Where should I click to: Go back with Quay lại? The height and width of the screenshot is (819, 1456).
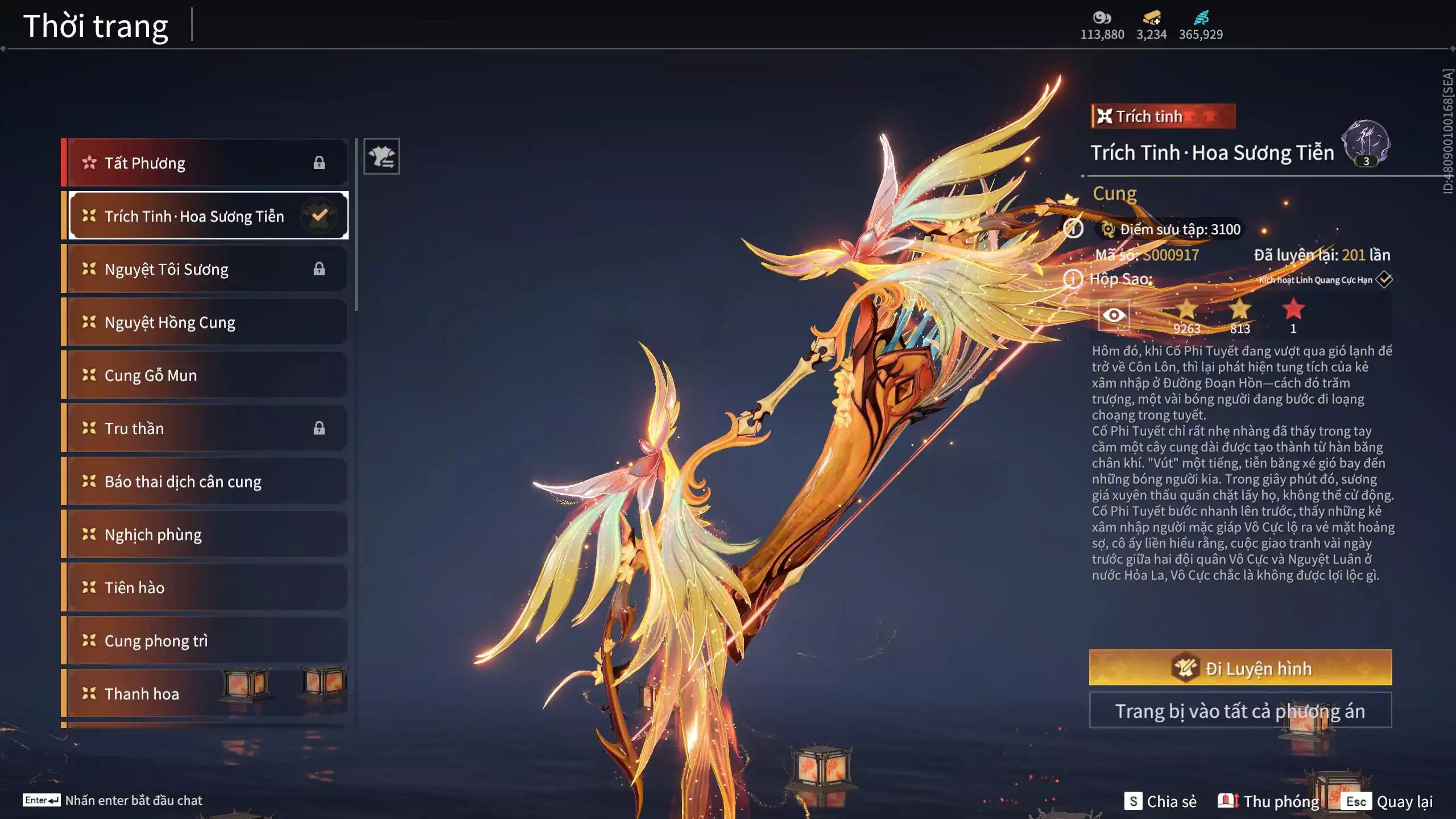click(1389, 801)
